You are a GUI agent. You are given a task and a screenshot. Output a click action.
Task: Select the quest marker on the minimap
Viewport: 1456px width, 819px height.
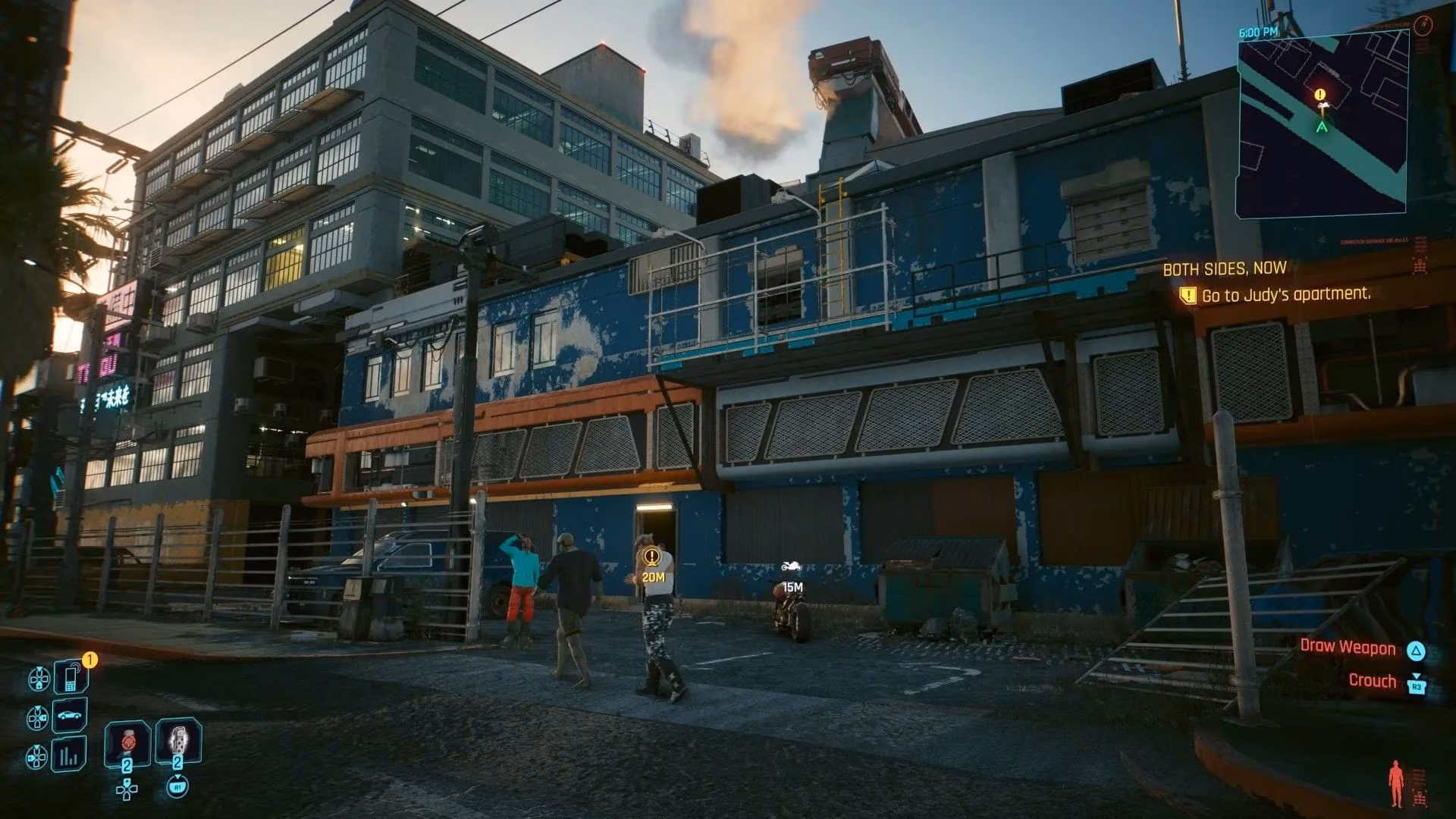[1320, 95]
